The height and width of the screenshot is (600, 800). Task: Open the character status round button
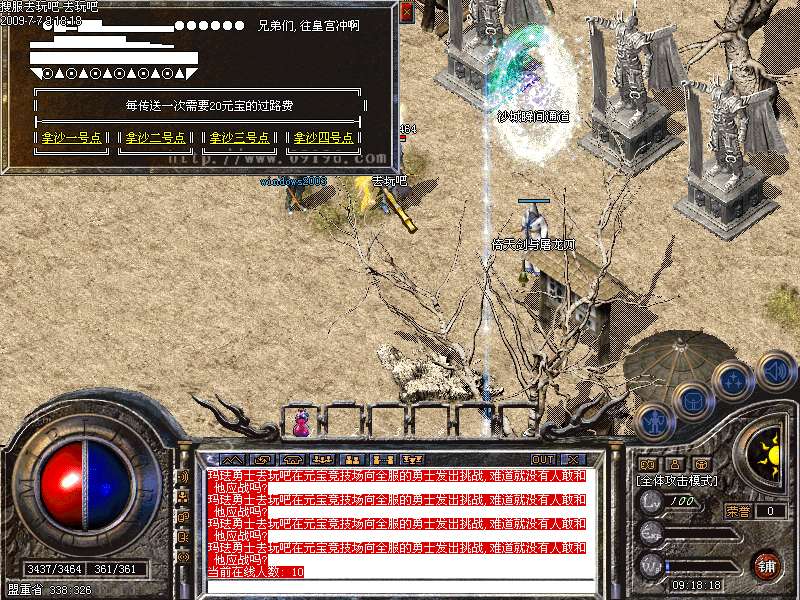pos(653,418)
